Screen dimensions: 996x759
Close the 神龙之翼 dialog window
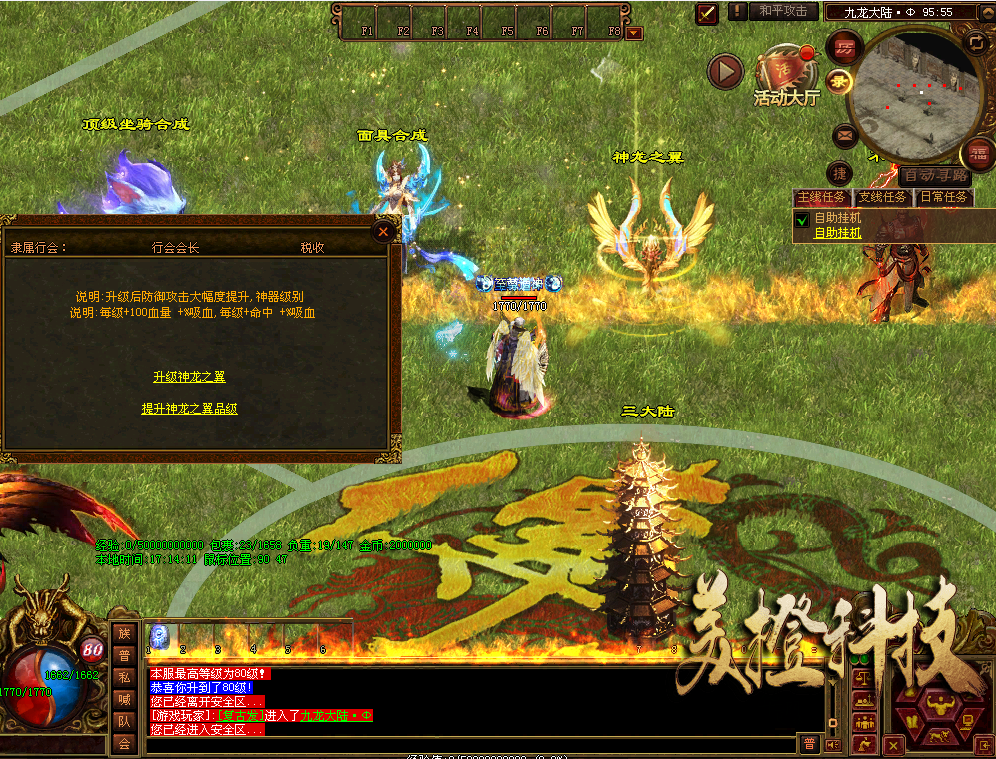[x=383, y=232]
